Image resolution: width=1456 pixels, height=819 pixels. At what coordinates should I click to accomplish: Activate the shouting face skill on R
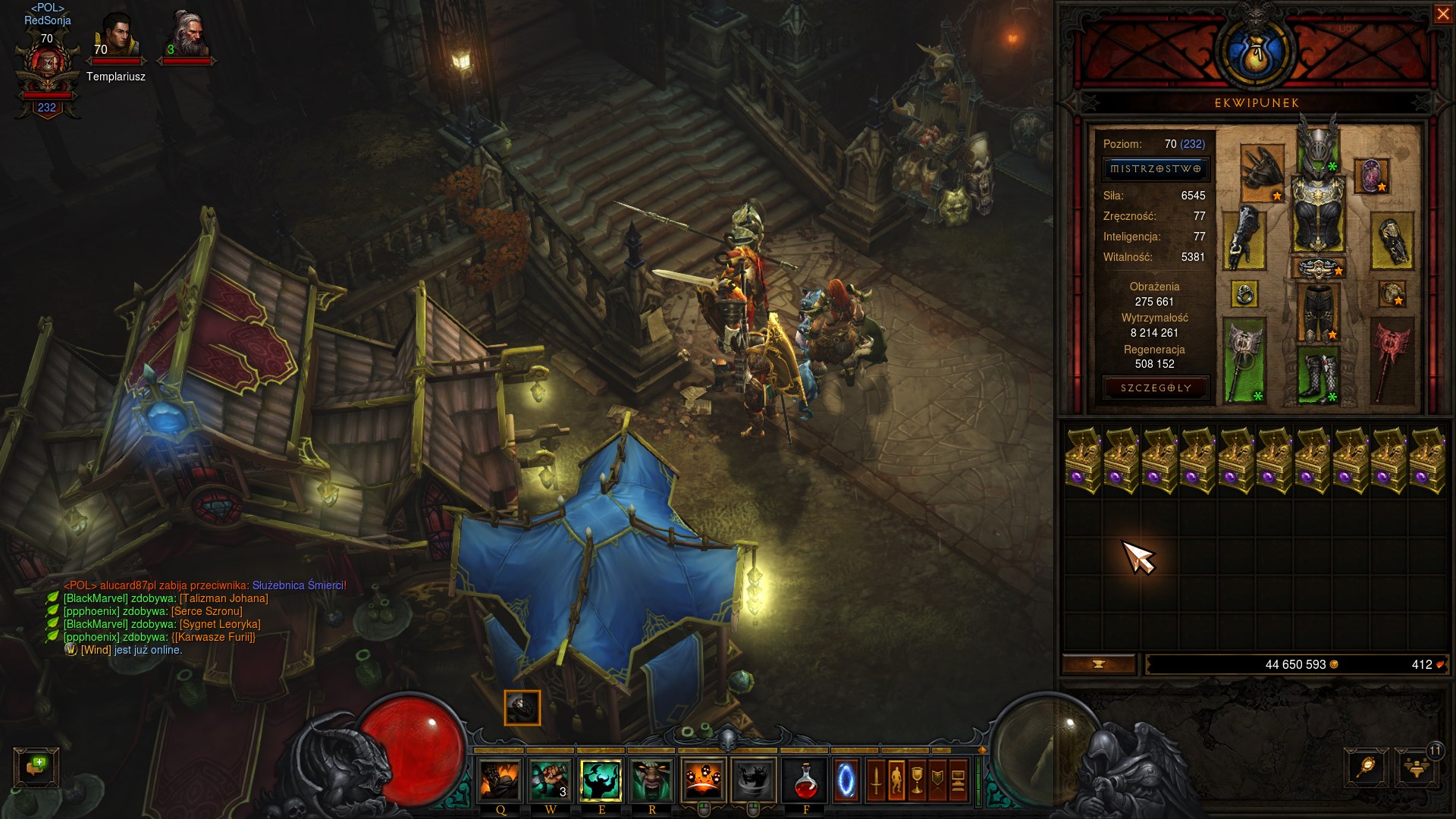tap(651, 781)
